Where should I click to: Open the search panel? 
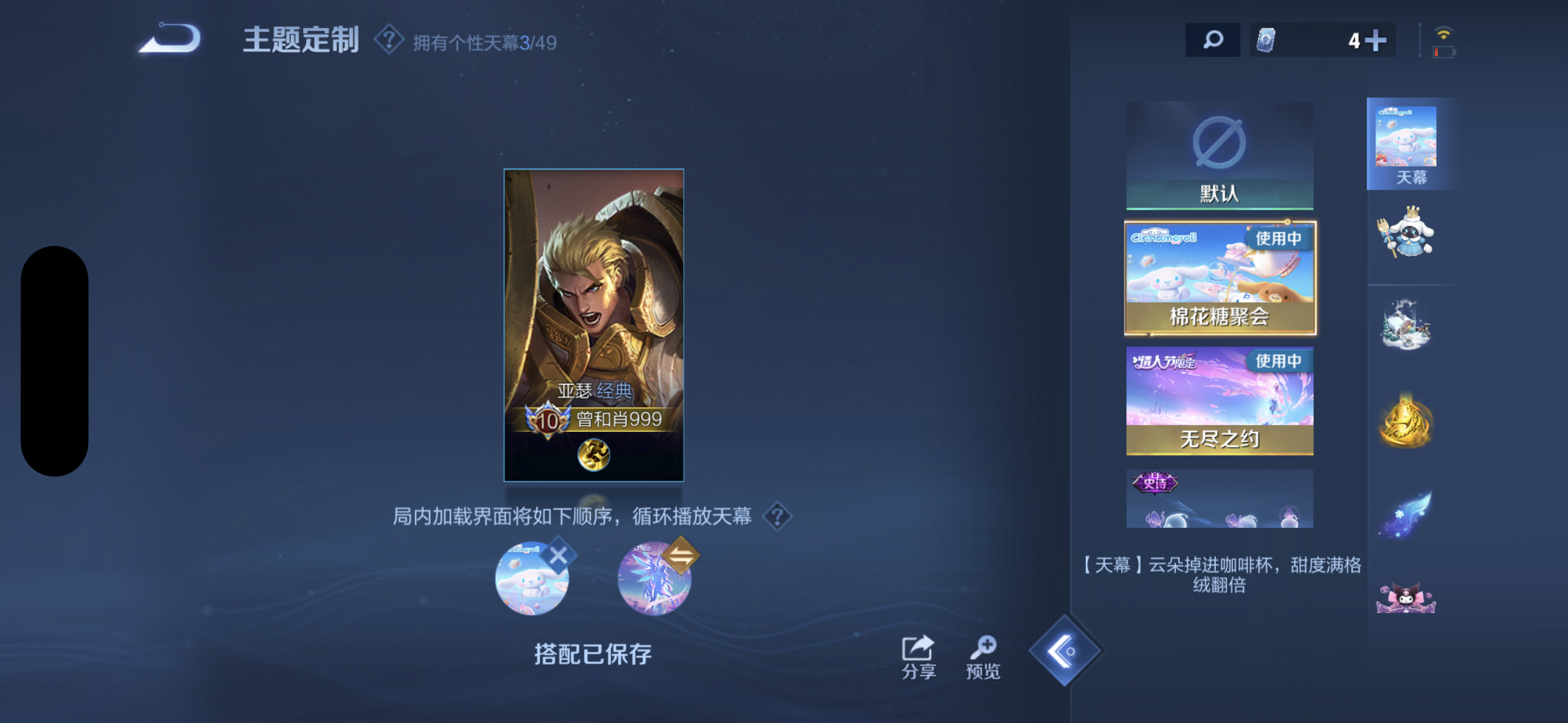(x=1213, y=39)
